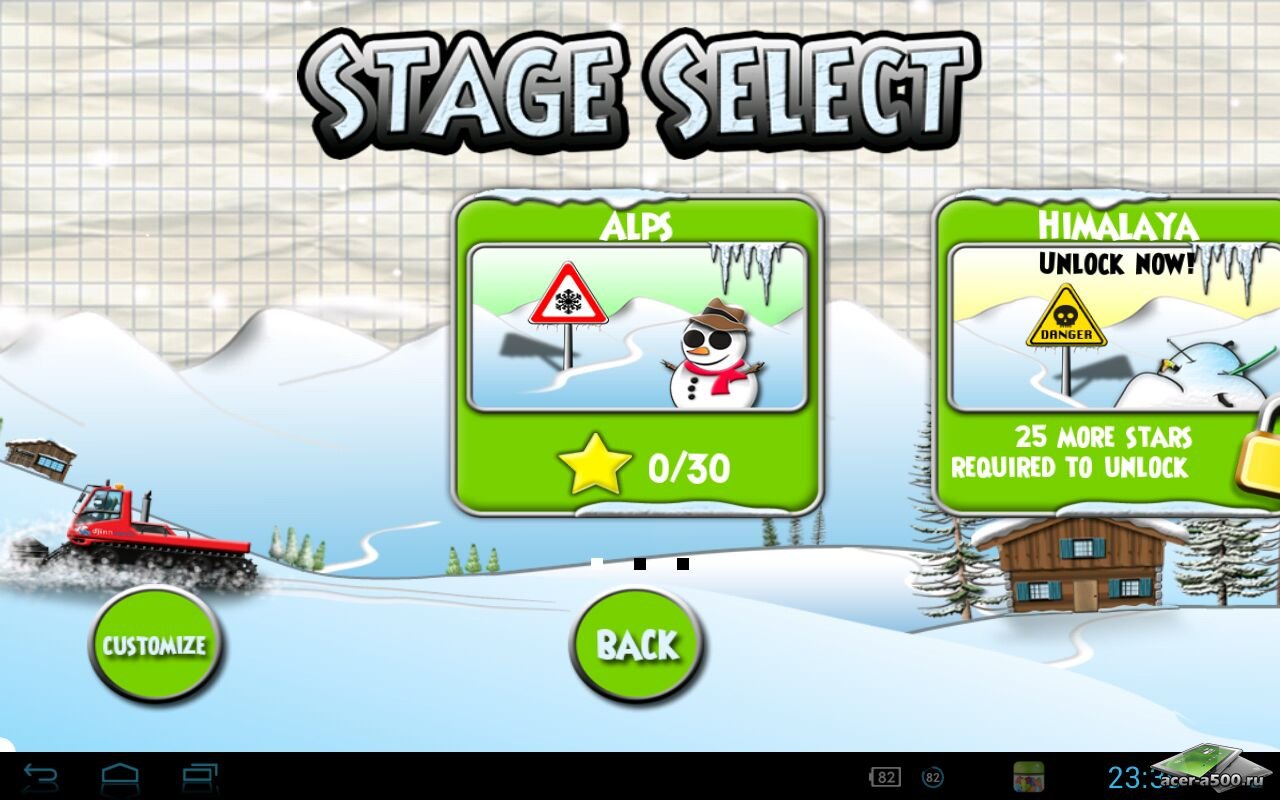Tap the Android back arrow
This screenshot has height=800, width=1280.
tap(40, 777)
